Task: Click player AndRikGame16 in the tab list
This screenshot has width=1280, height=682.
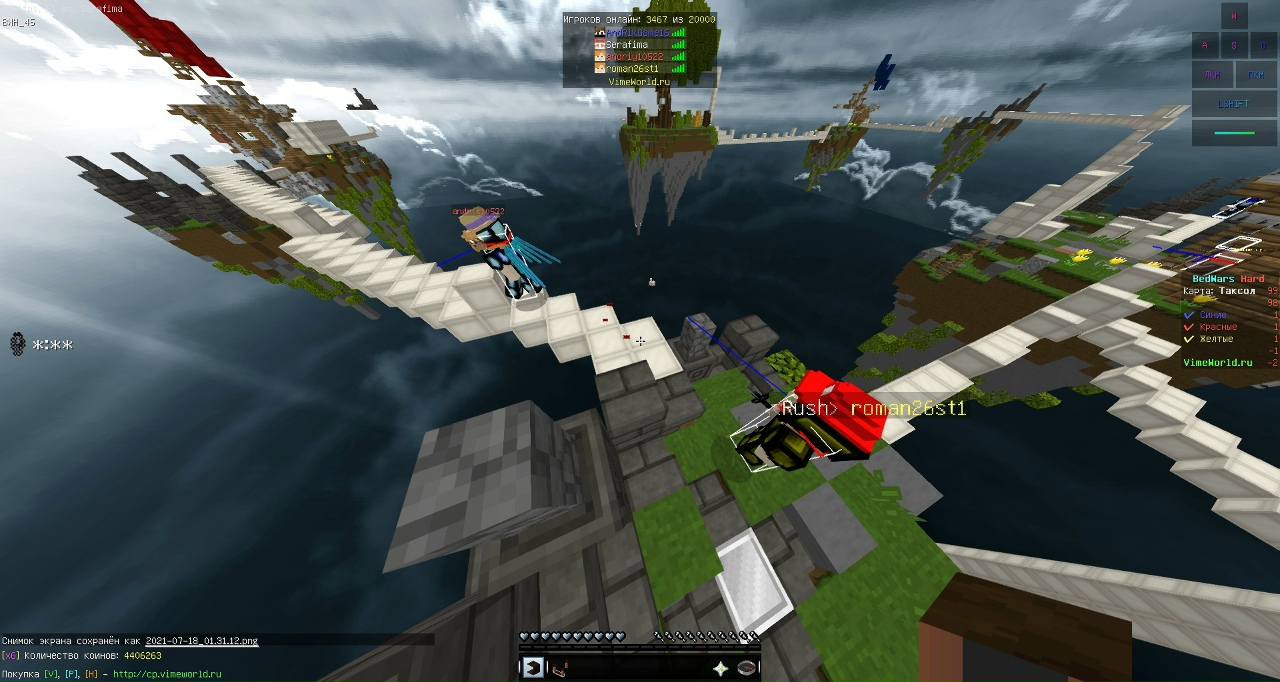Action: pos(637,33)
